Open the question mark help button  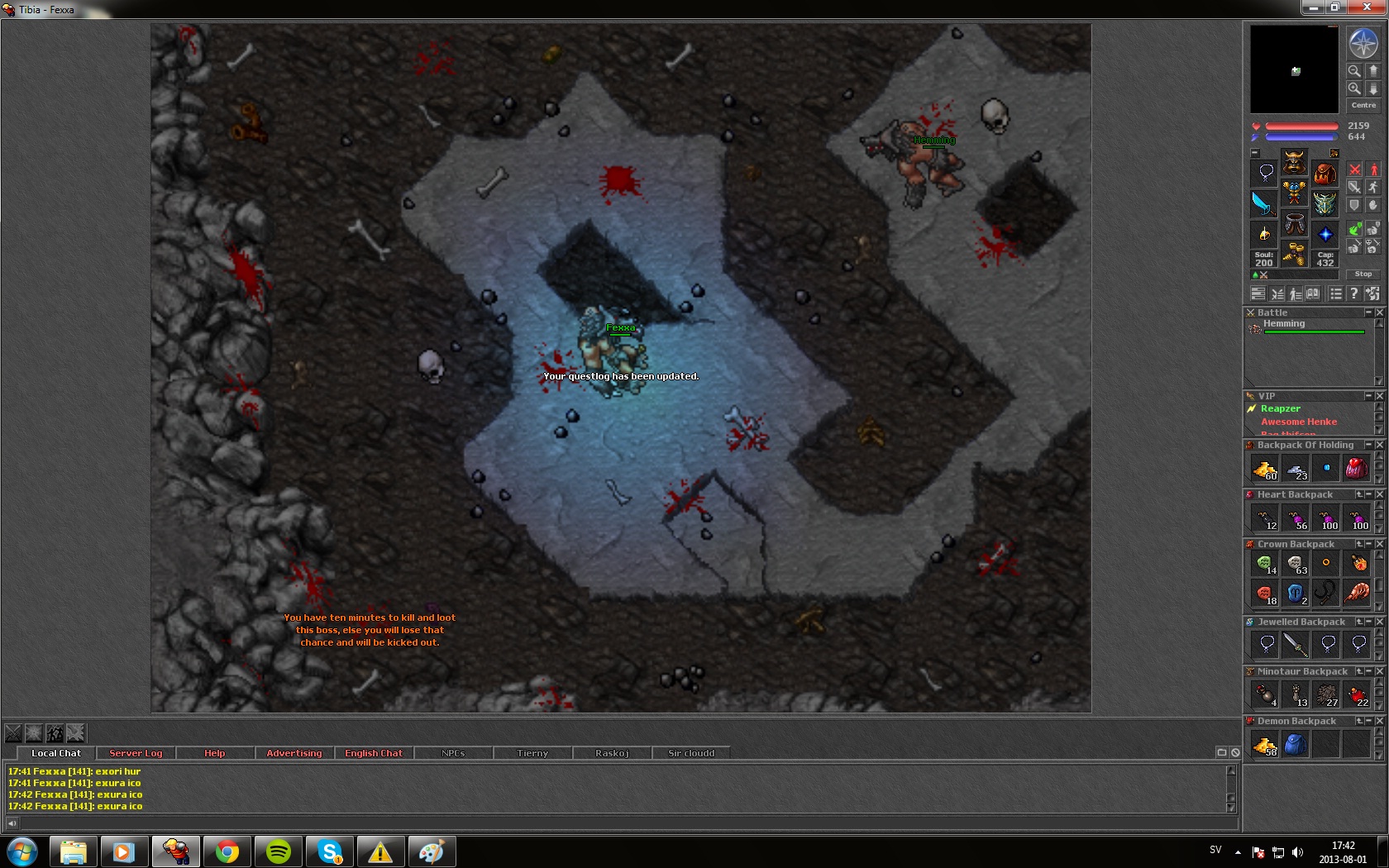click(1353, 293)
